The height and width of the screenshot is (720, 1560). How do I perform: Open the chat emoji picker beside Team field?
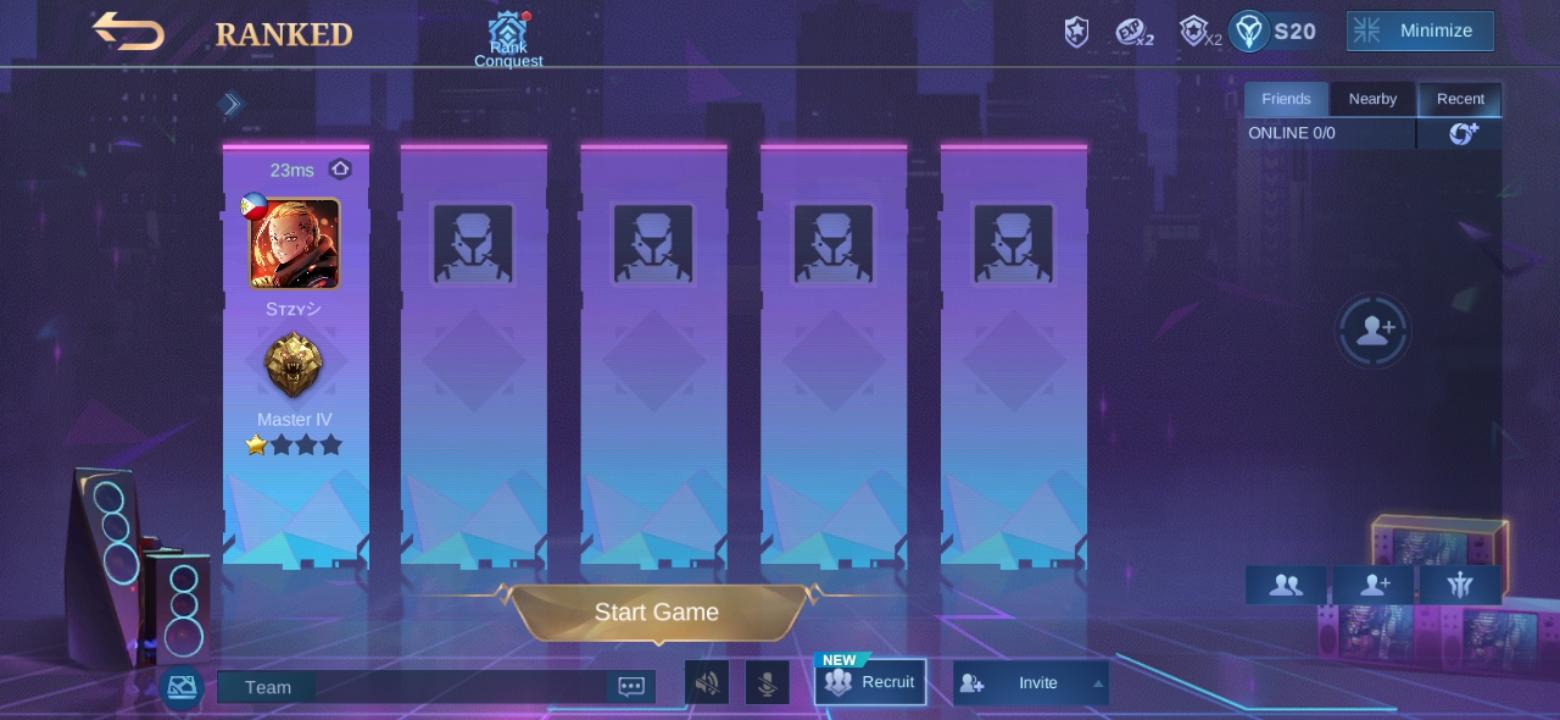point(631,685)
